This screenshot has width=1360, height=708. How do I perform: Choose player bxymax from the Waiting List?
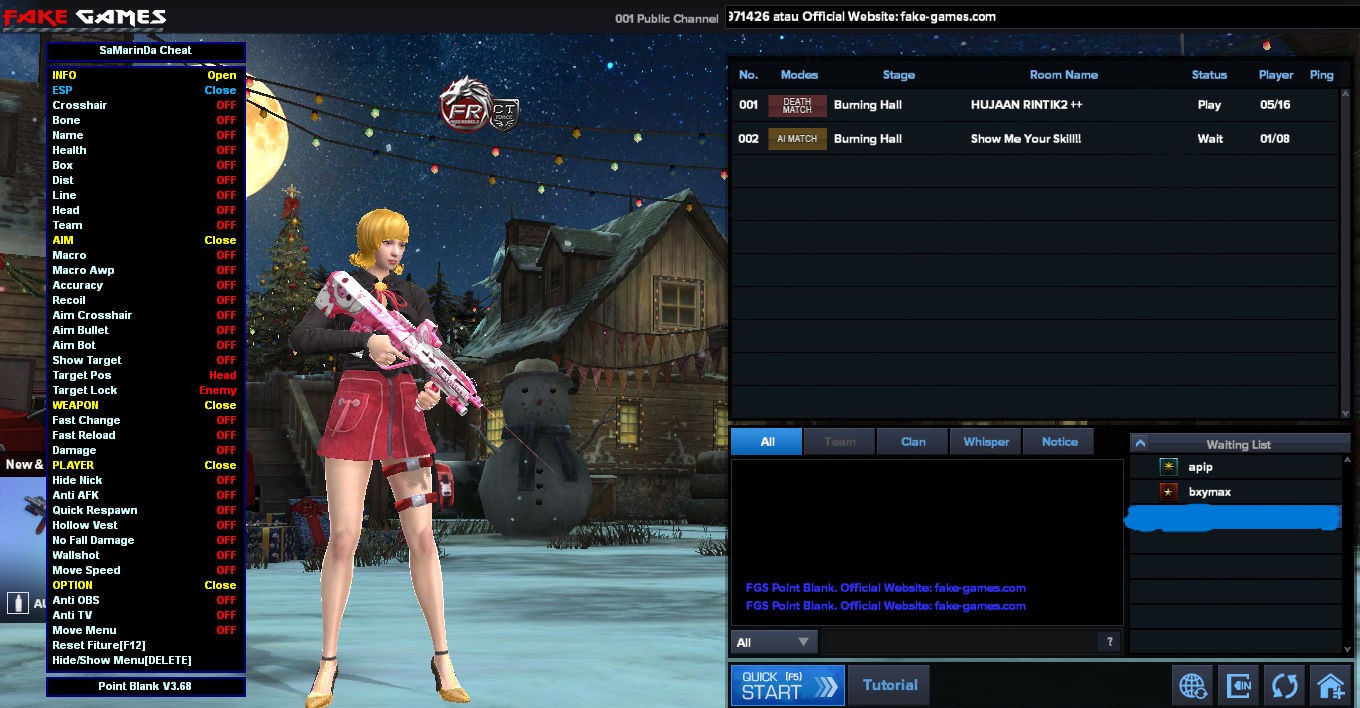pos(1209,492)
